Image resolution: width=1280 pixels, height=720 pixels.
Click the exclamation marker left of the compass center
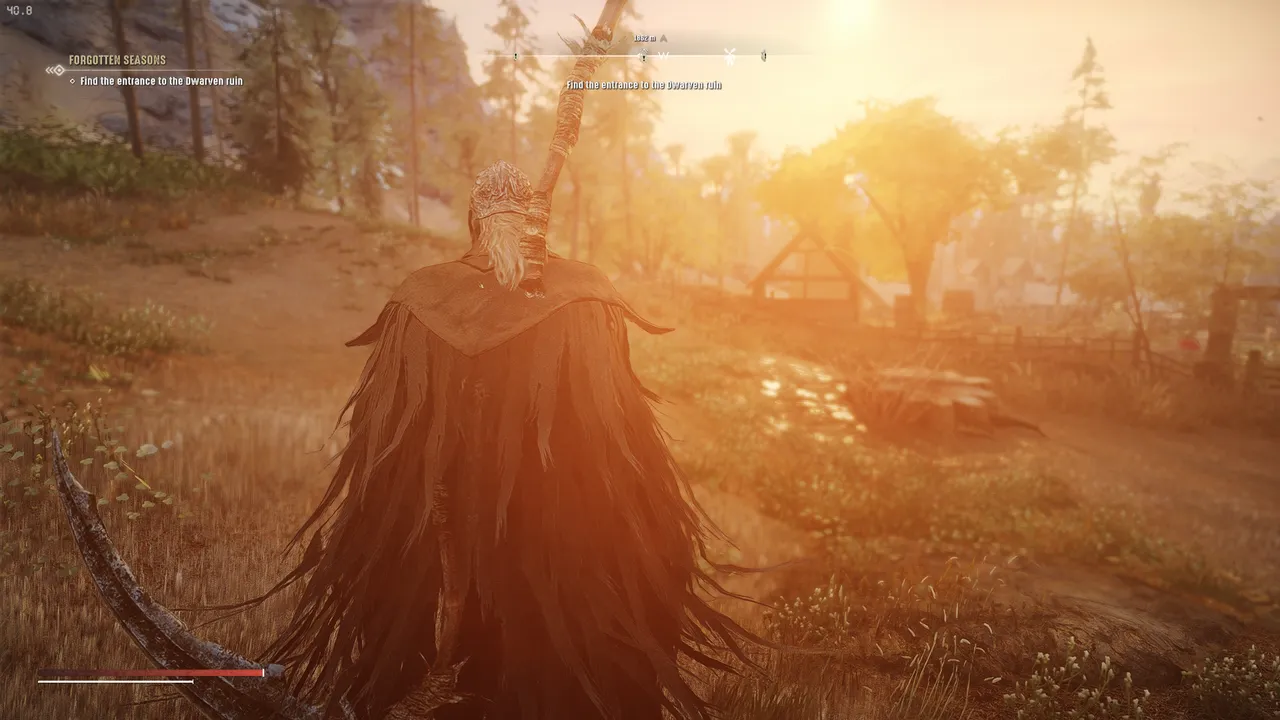(515, 56)
